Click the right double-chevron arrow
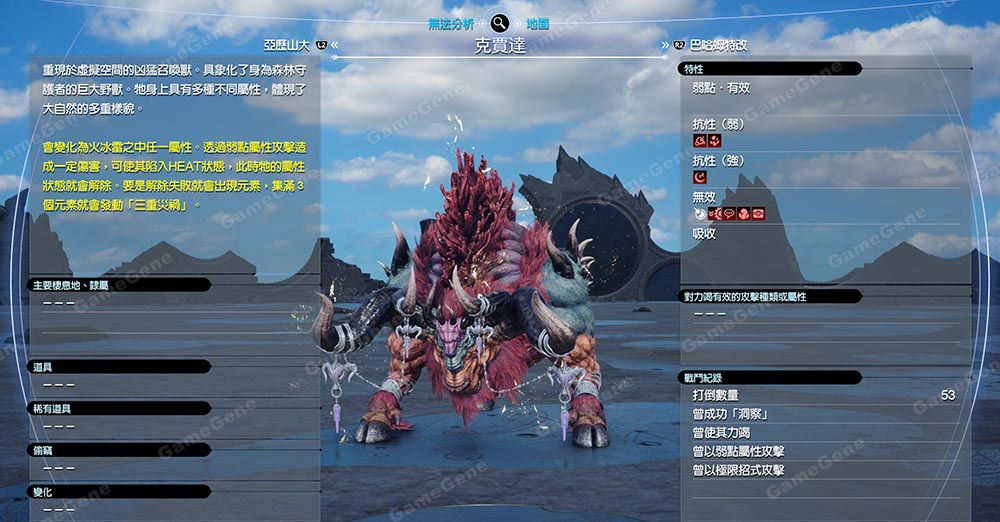 coord(665,45)
